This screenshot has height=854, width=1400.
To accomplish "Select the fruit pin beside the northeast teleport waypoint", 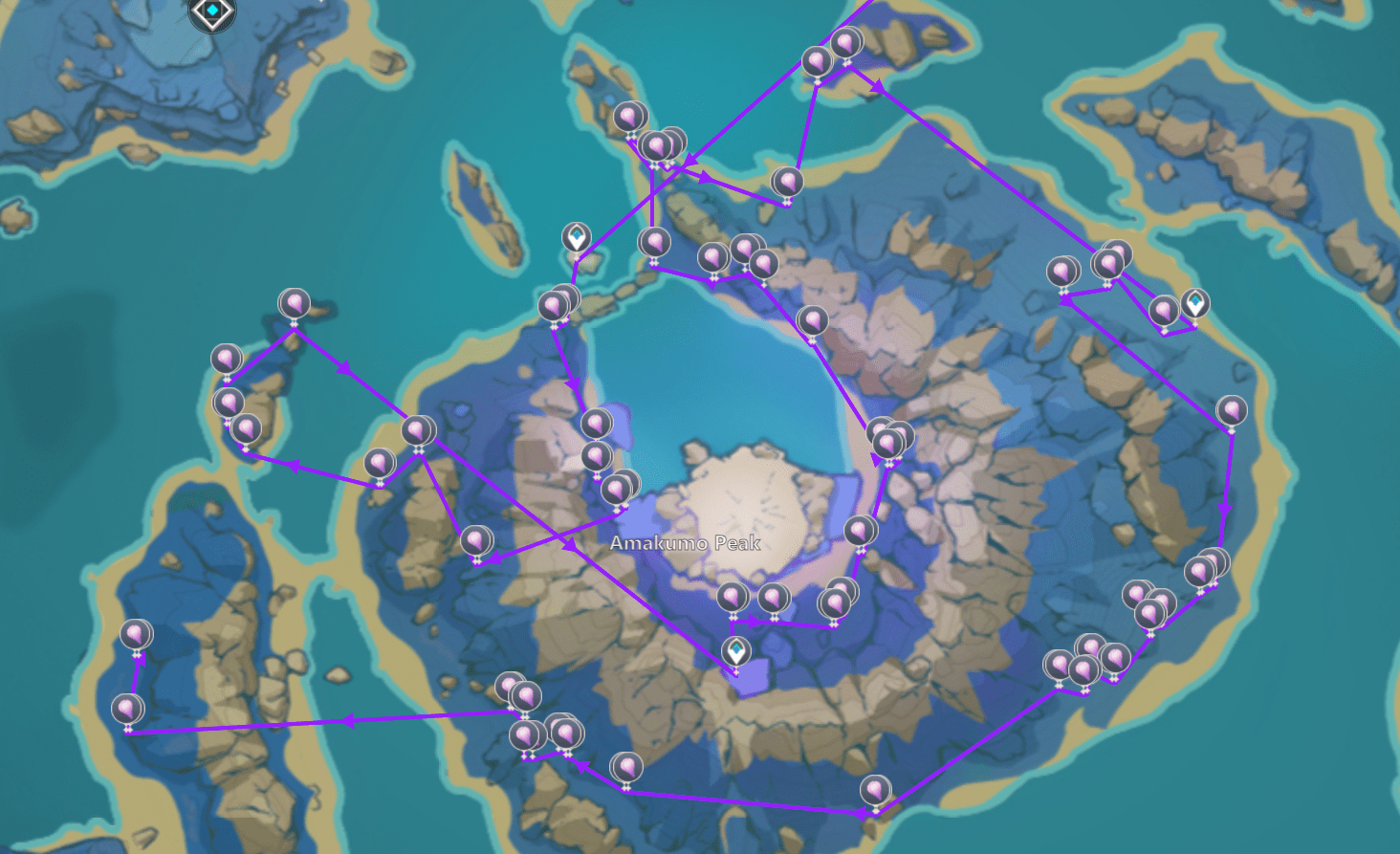I will (1165, 311).
